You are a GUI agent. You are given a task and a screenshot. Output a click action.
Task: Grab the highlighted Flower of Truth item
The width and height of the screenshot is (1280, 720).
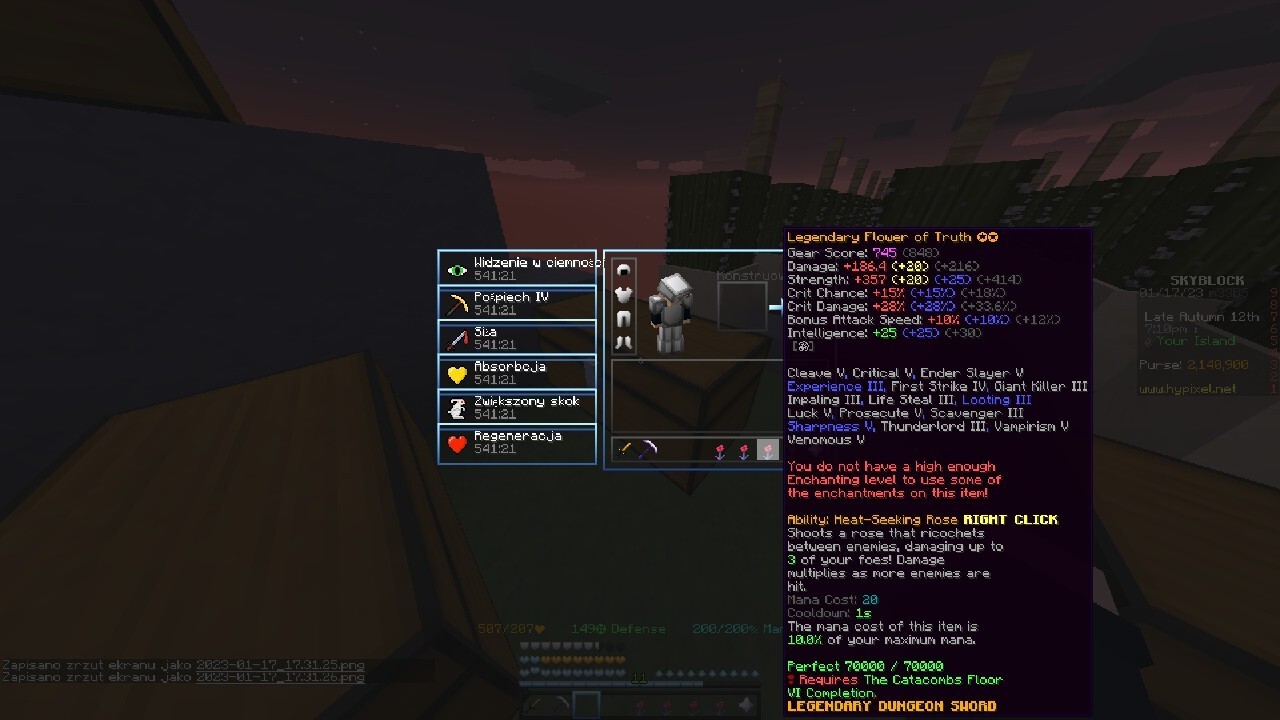point(768,451)
